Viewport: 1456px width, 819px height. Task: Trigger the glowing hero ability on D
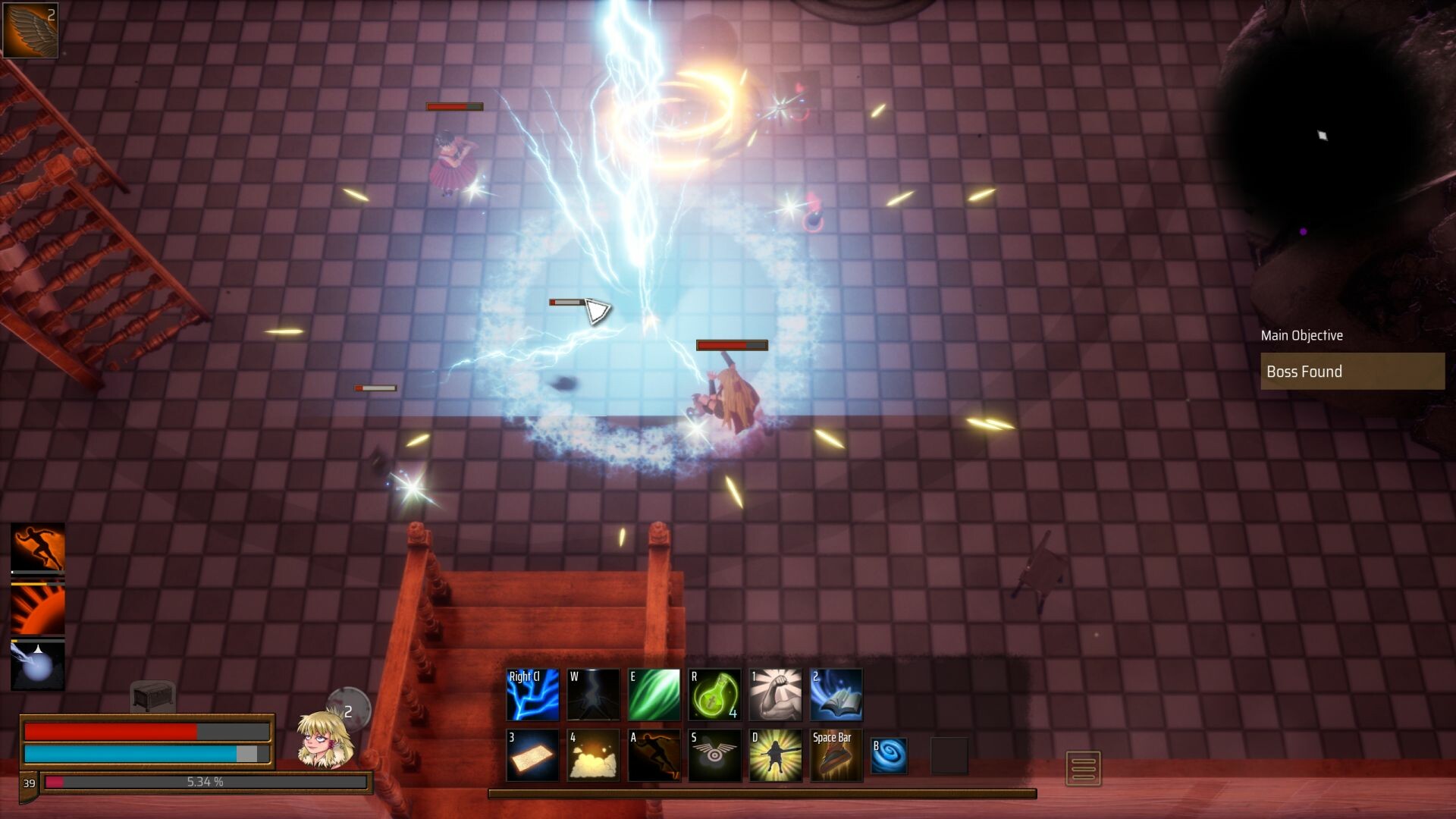(x=775, y=755)
